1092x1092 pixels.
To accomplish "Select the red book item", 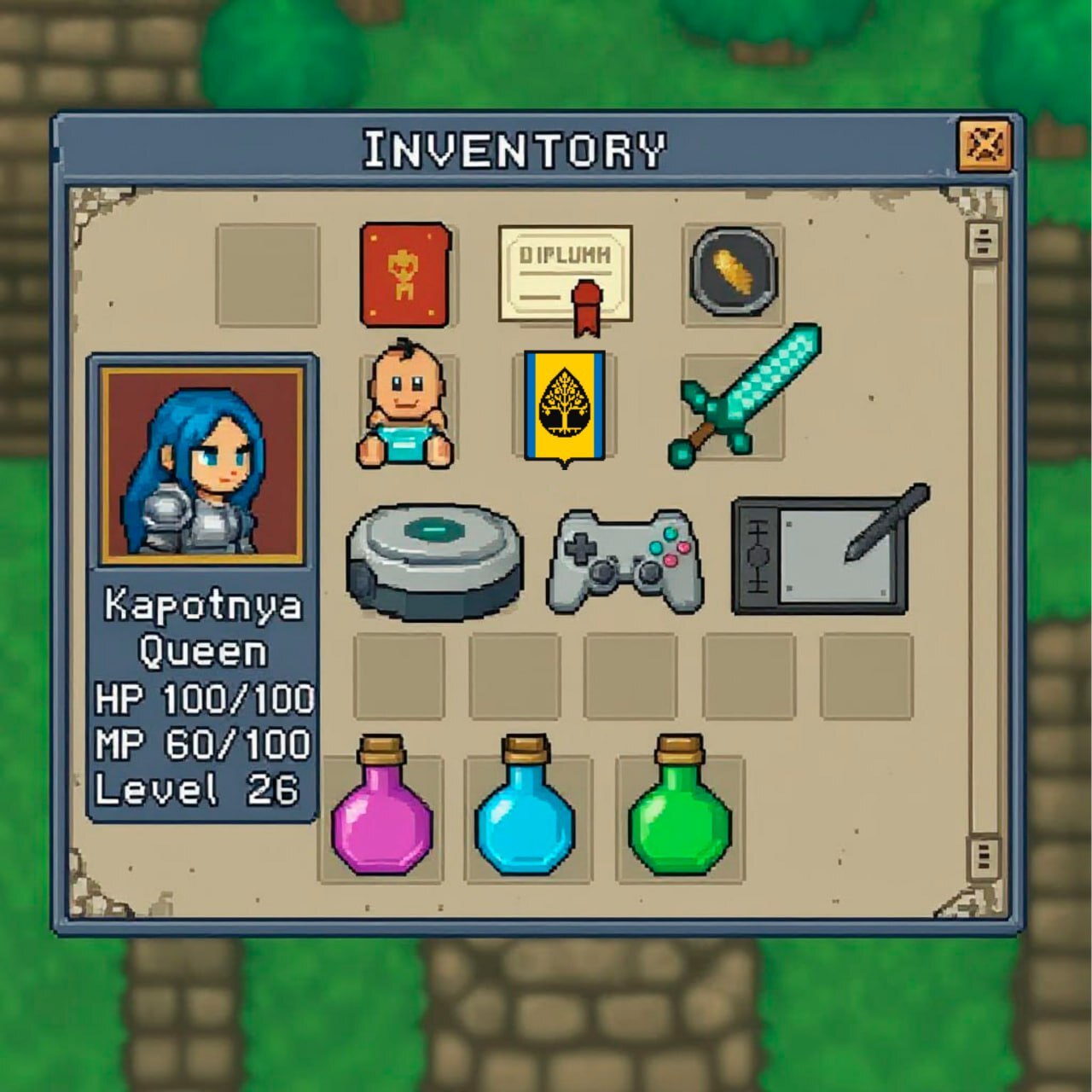I will click(404, 275).
